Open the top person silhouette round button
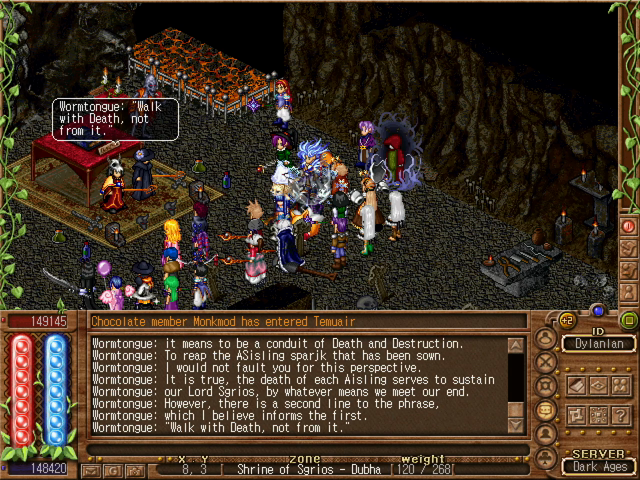640x480 pixels. [545, 338]
